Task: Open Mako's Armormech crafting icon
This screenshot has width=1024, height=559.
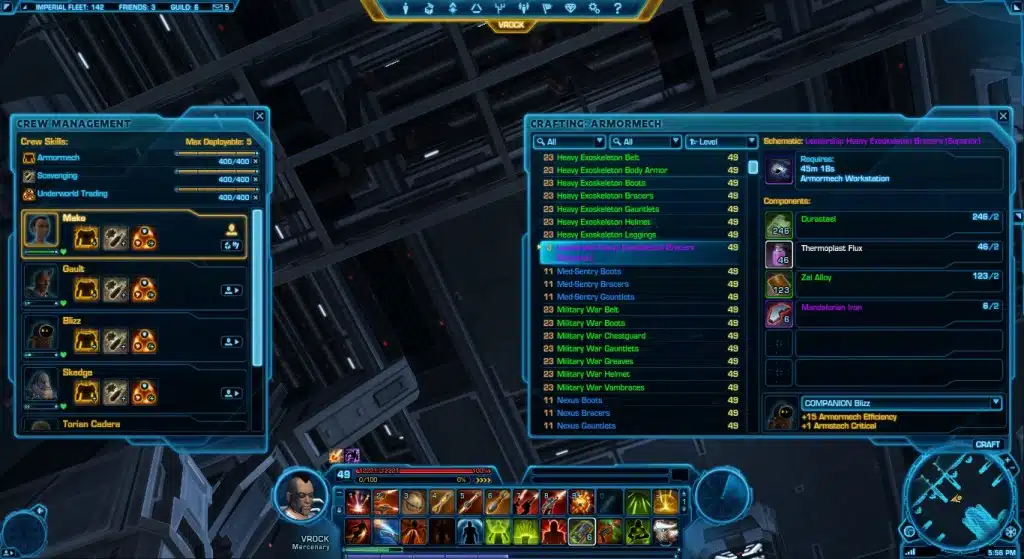Action: tap(86, 237)
